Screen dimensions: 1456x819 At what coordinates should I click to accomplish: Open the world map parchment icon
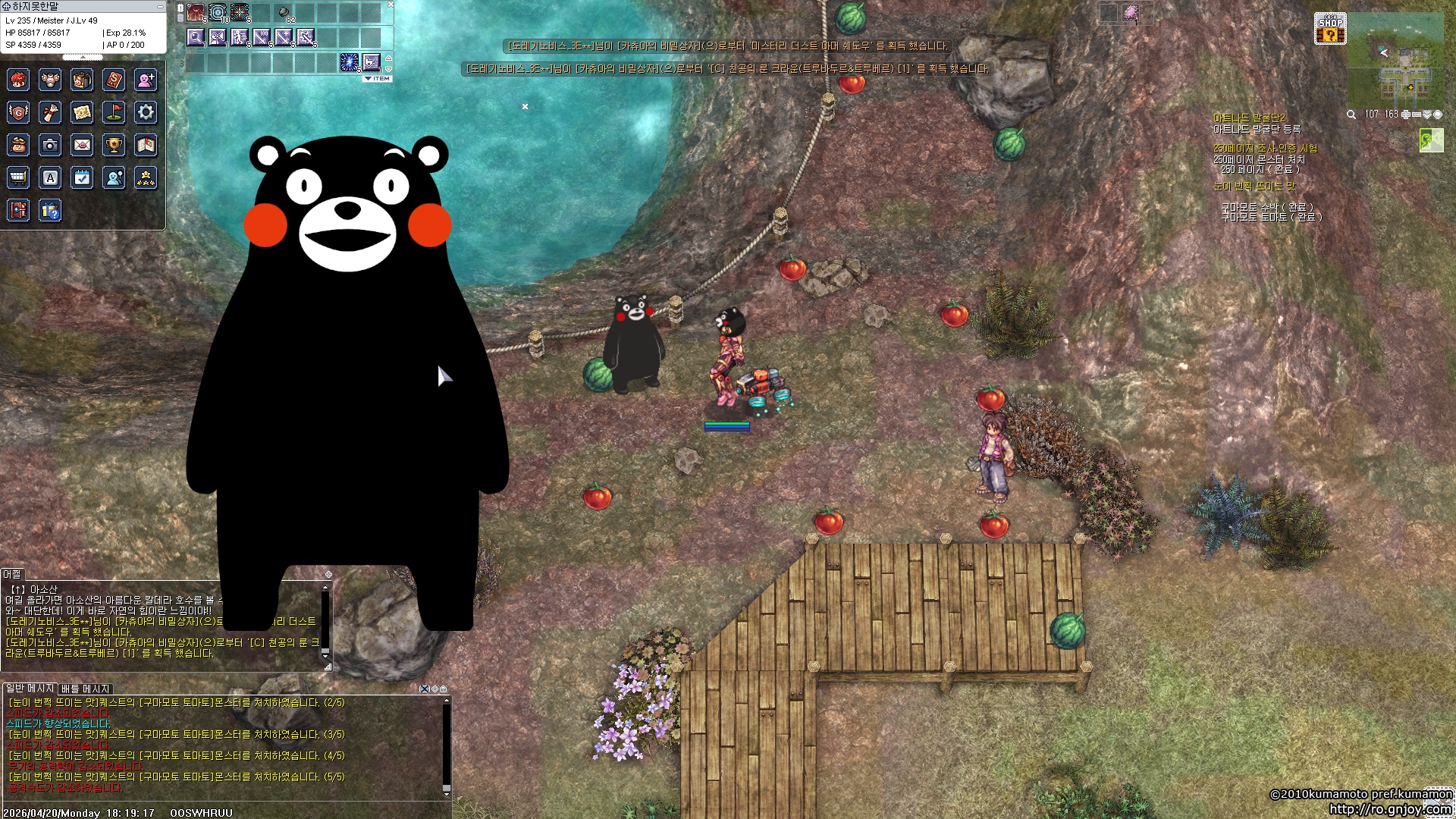pos(82,112)
